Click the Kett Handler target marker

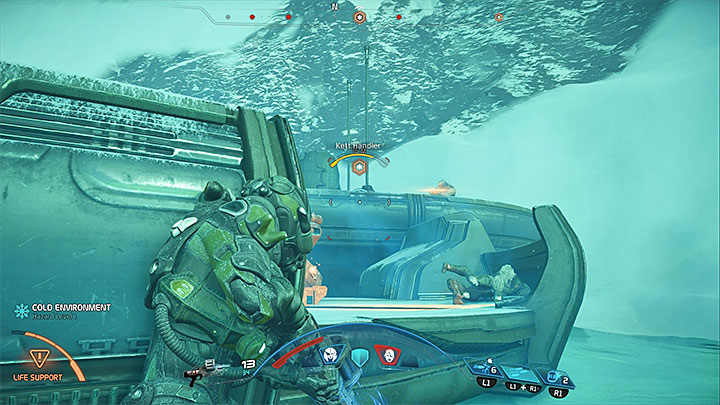tap(358, 168)
